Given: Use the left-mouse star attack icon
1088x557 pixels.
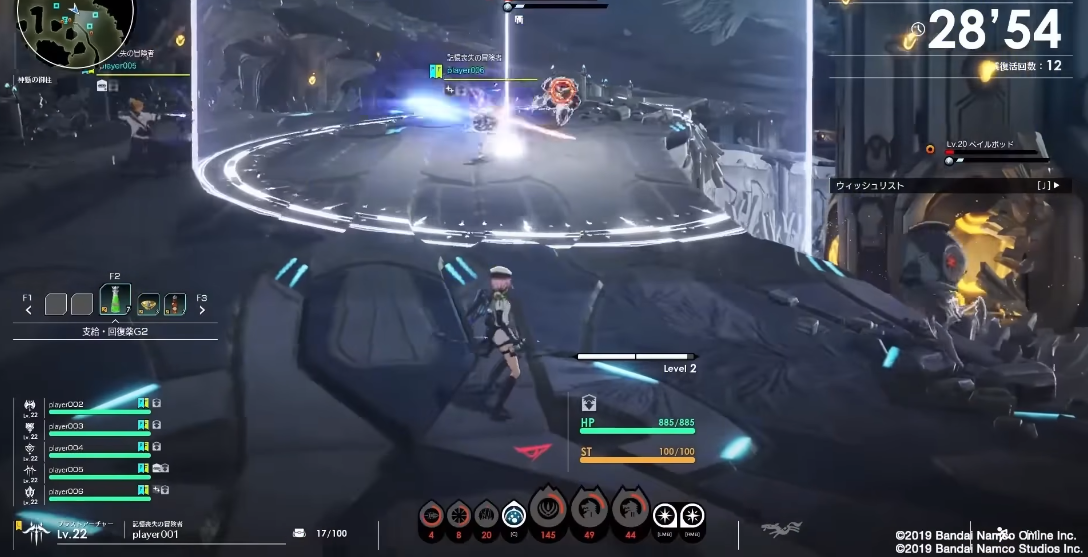Looking at the screenshot, I should [x=664, y=516].
